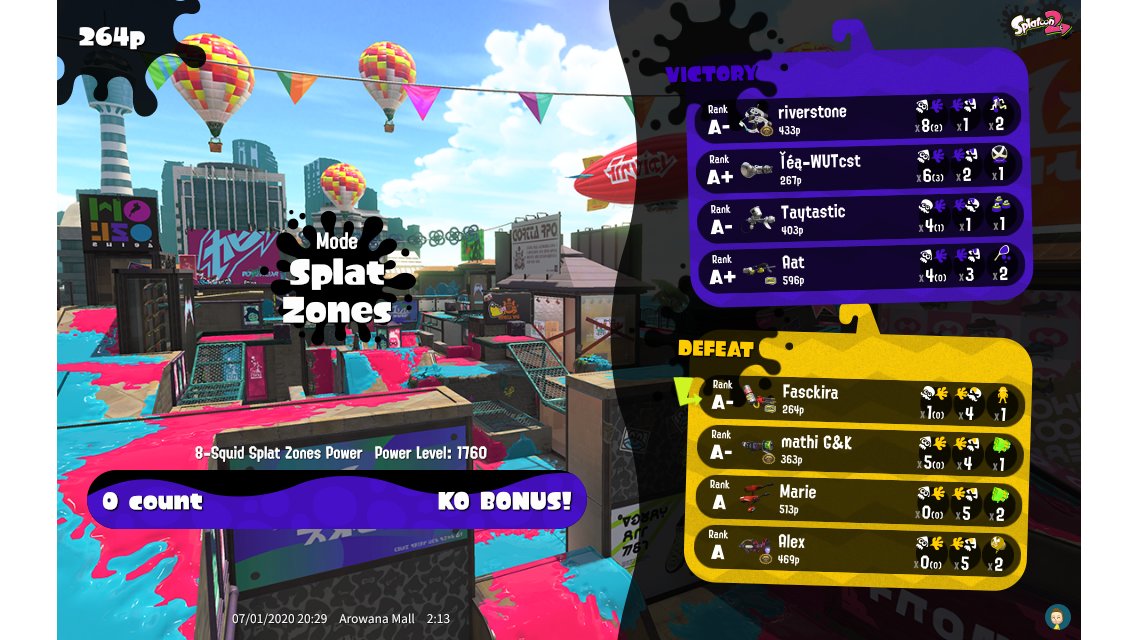The image size is (1138, 640).
Task: Select player Aat's result row
Action: click(x=860, y=269)
